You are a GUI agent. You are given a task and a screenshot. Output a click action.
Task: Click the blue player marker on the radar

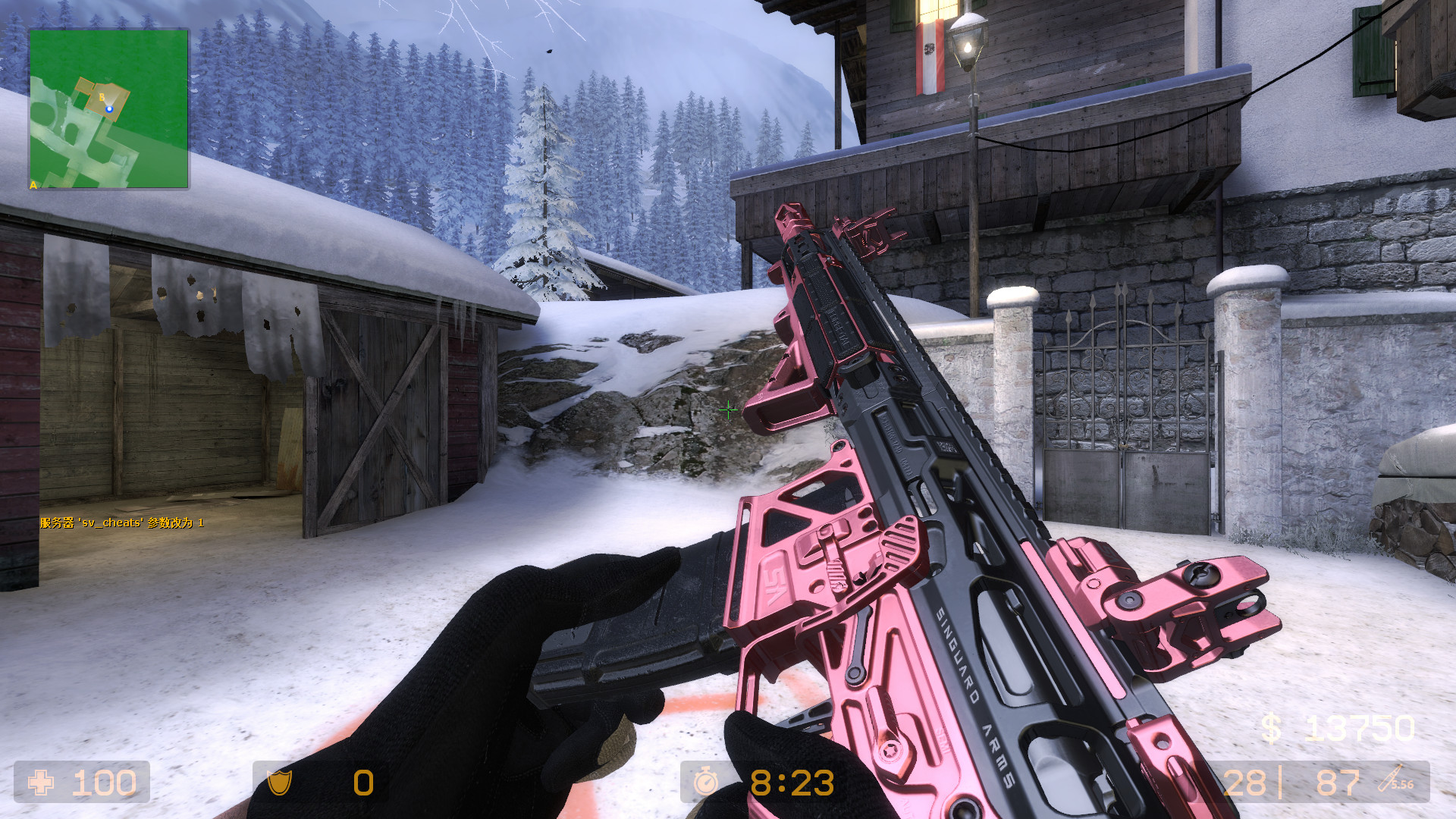[x=109, y=109]
